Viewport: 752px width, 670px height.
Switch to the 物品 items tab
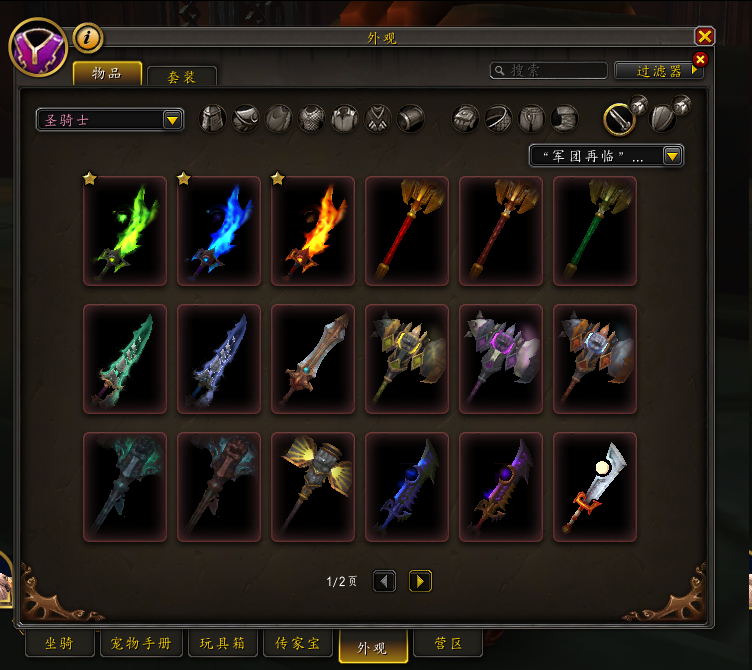107,73
